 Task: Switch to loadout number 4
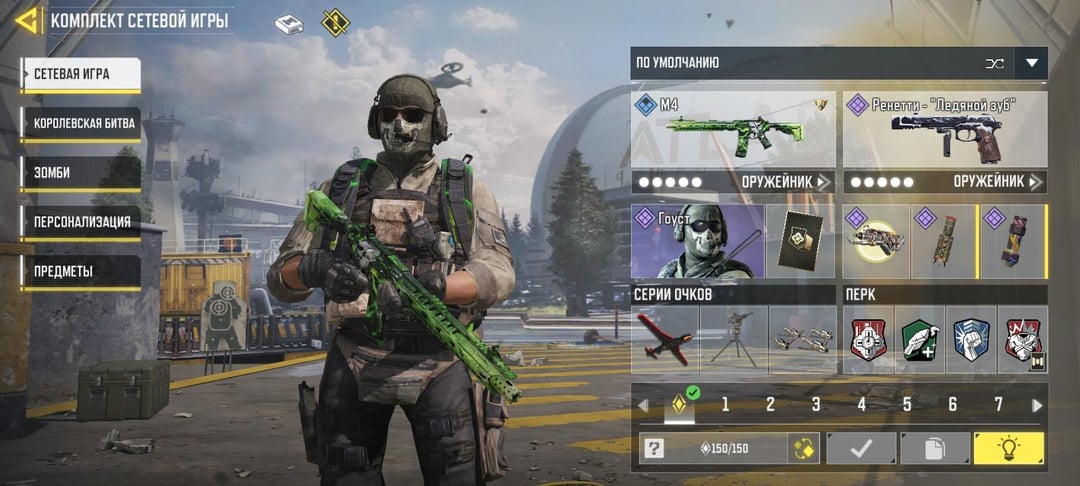click(861, 405)
